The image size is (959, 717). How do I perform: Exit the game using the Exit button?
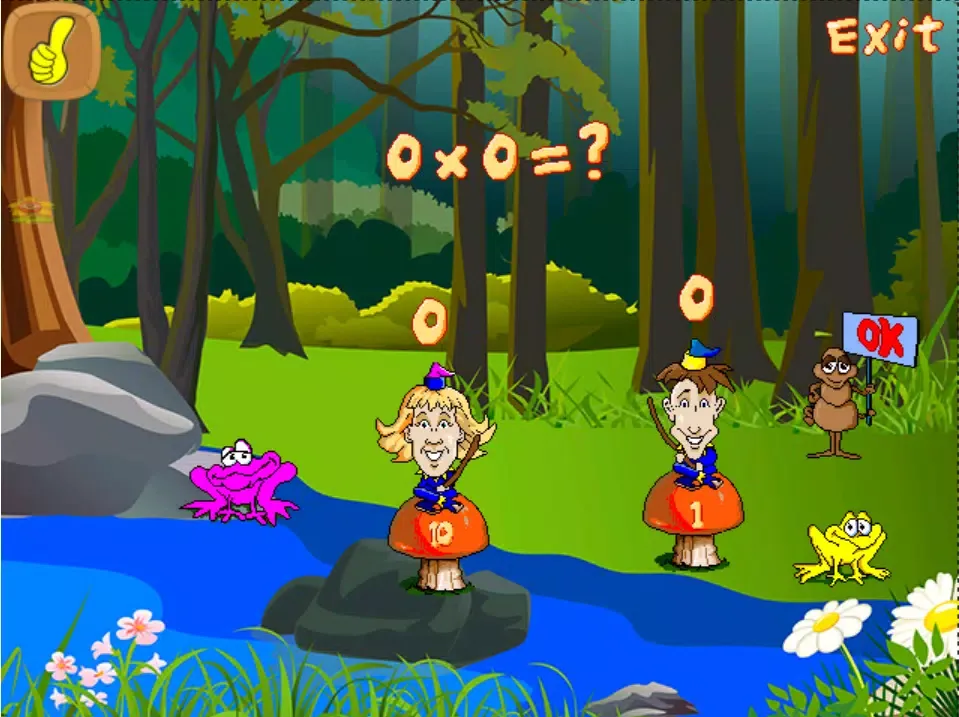[x=884, y=37]
